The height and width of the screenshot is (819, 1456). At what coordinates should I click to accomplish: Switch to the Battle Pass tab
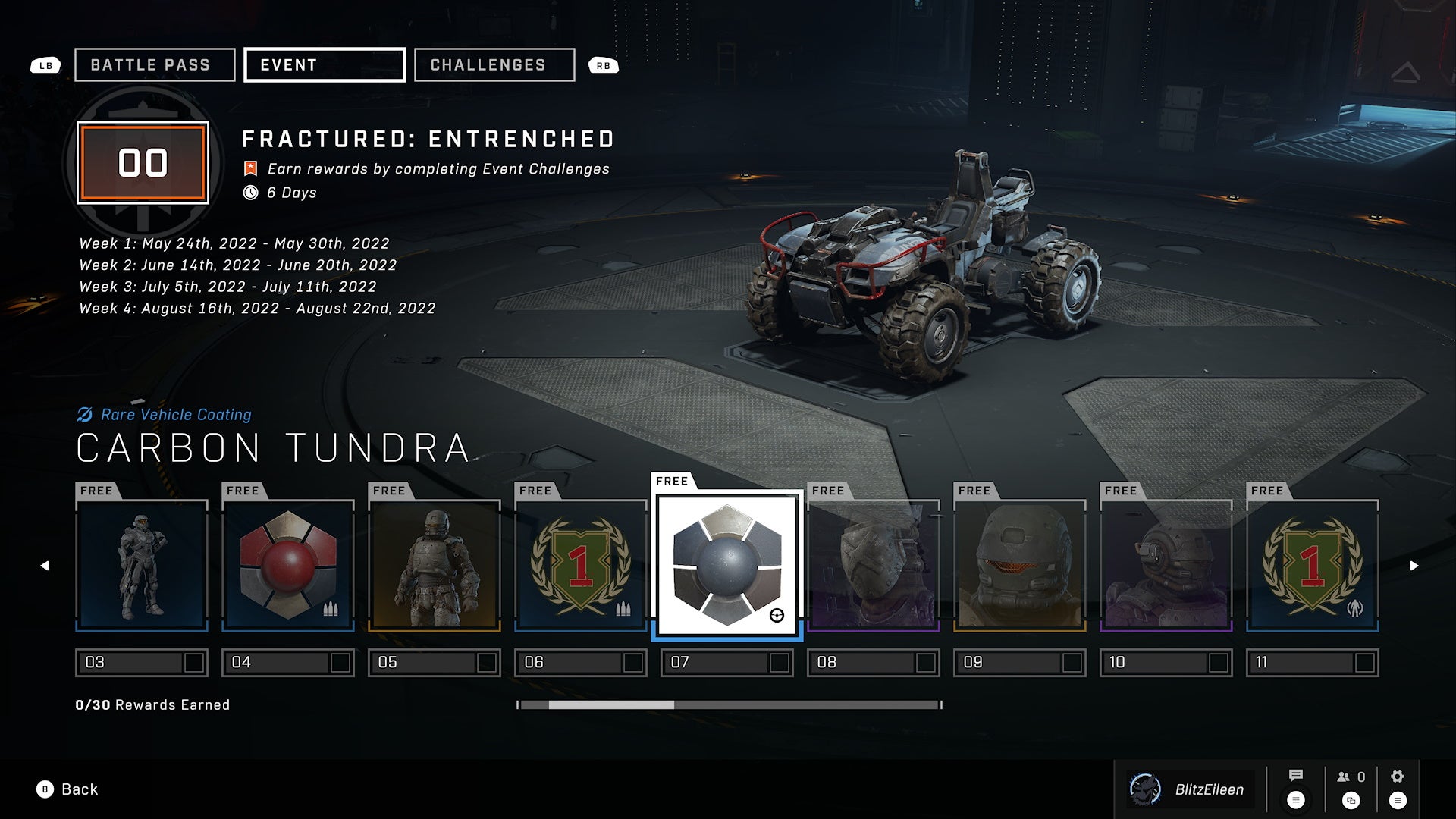155,65
